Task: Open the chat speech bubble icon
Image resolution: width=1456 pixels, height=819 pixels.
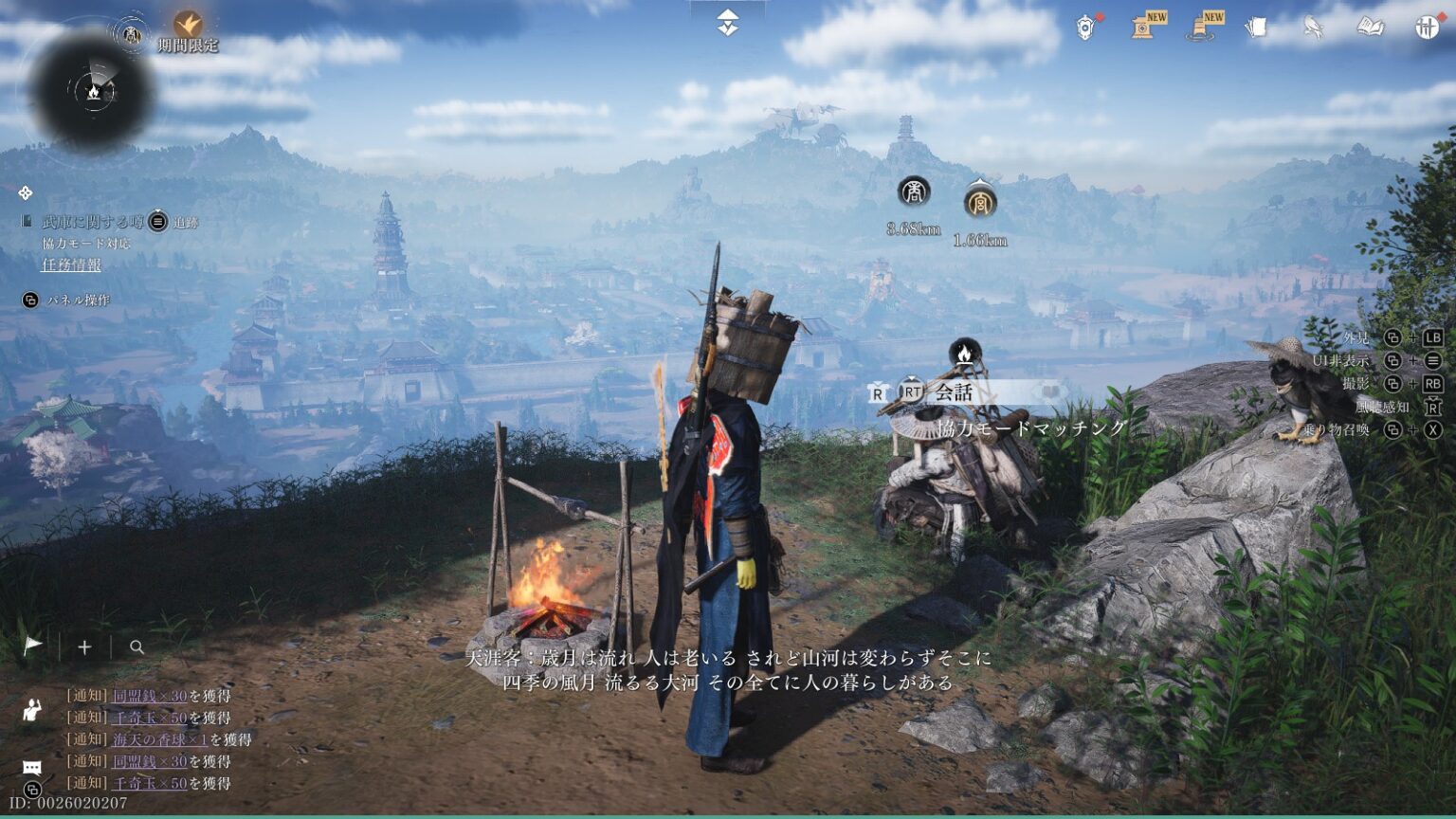Action: [32, 767]
